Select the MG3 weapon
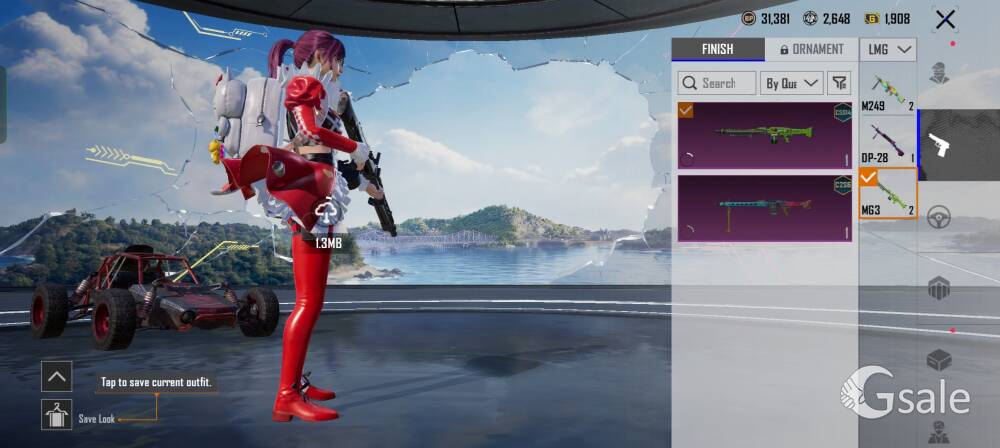This screenshot has height=448, width=1000. click(x=888, y=193)
